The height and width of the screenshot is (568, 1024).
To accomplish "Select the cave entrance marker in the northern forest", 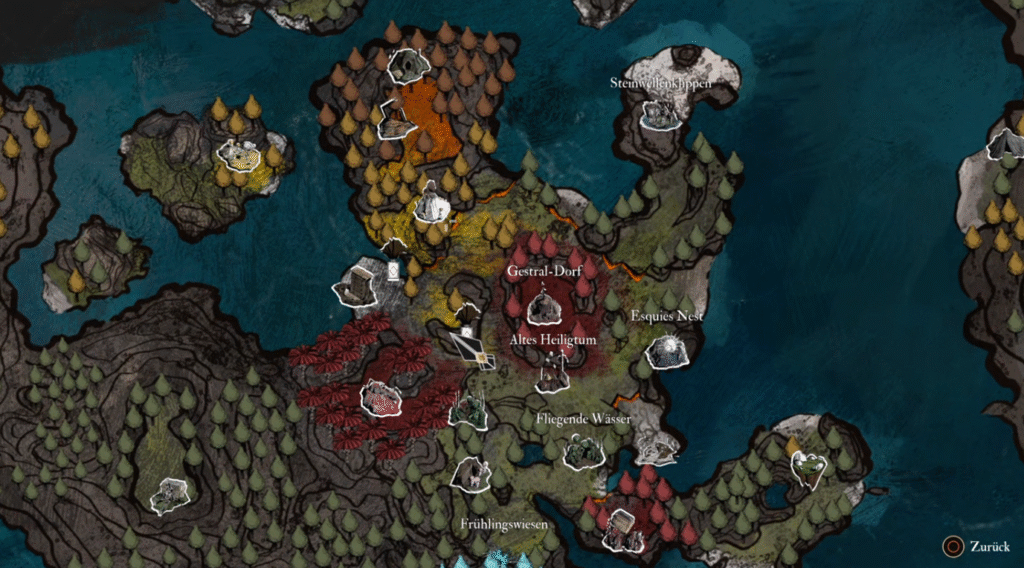I will [407, 66].
